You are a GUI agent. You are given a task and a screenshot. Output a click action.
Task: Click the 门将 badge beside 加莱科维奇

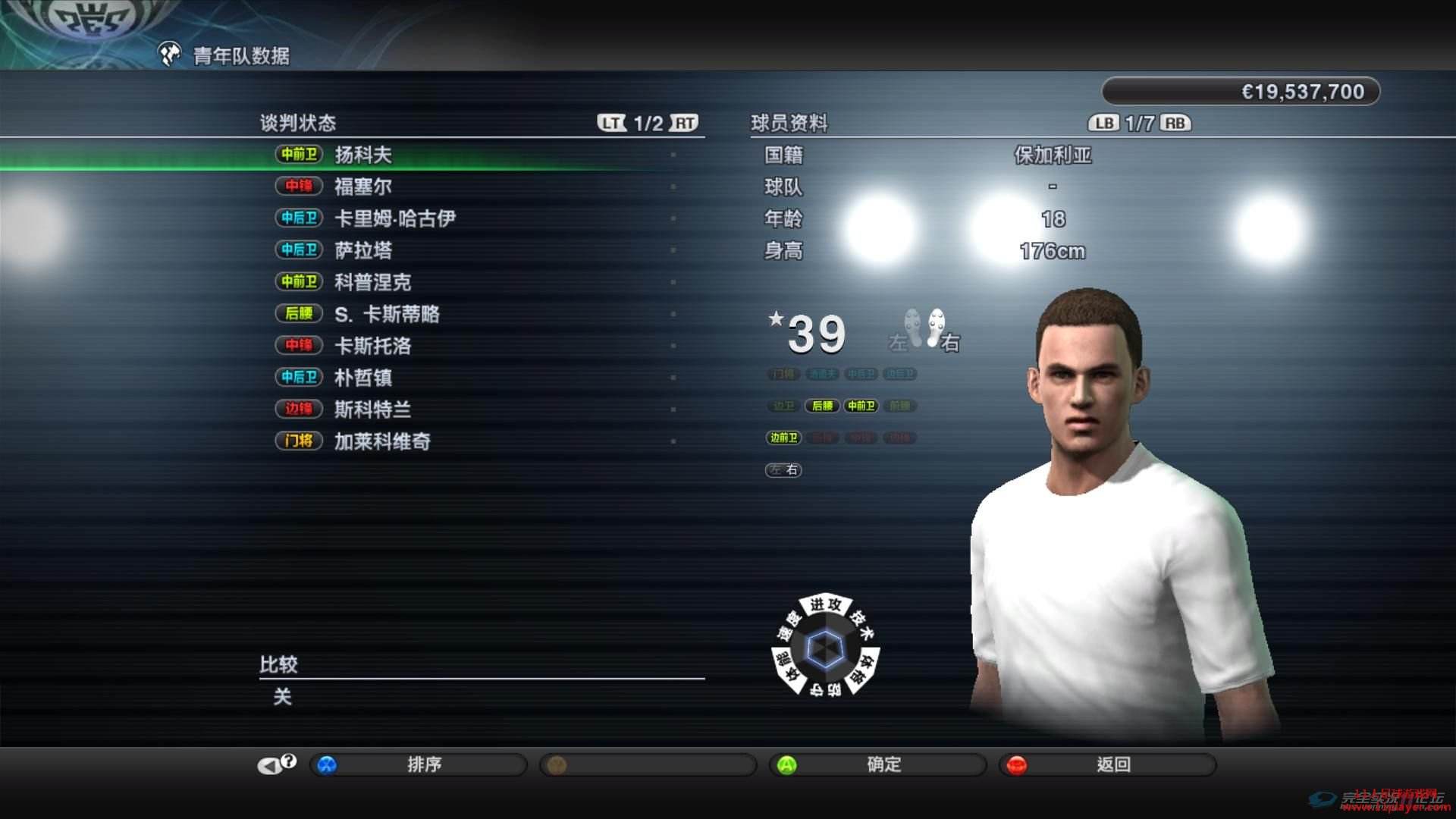[298, 441]
